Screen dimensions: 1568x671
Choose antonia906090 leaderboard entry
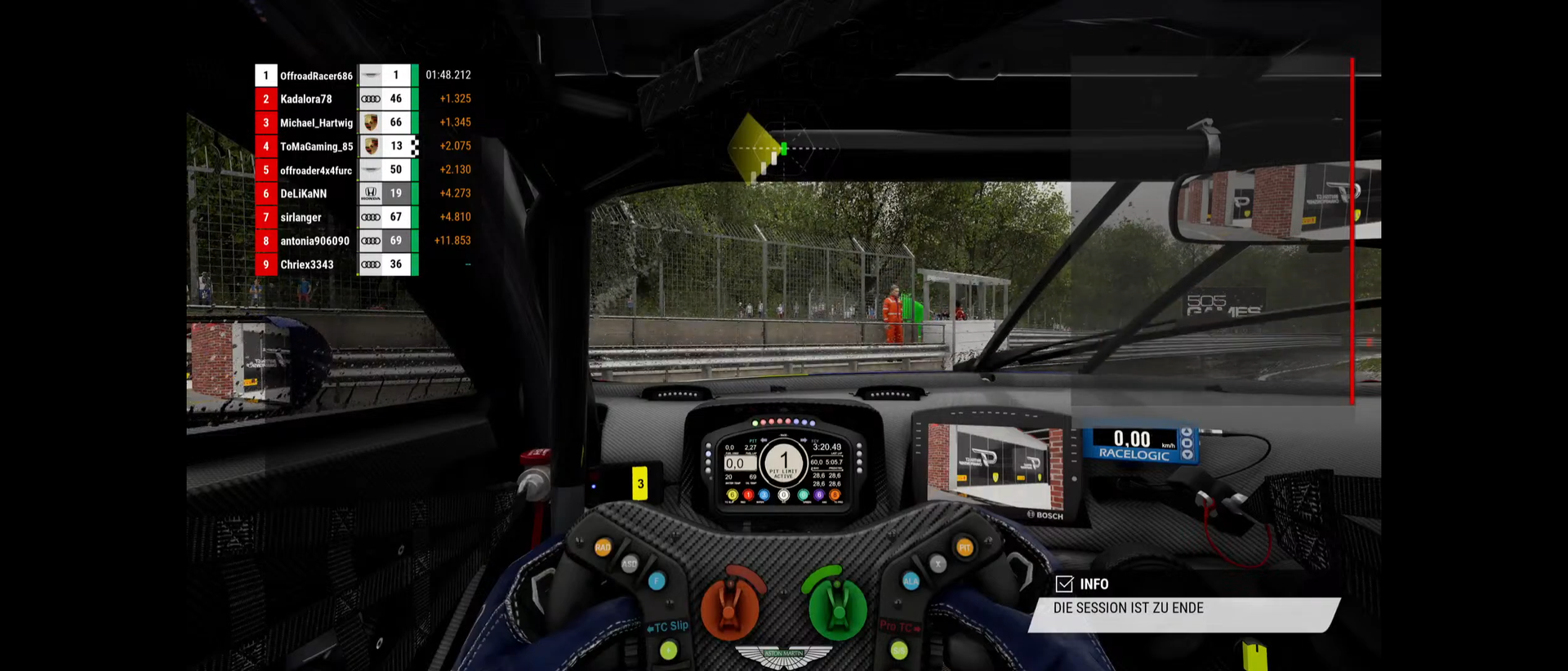point(314,242)
